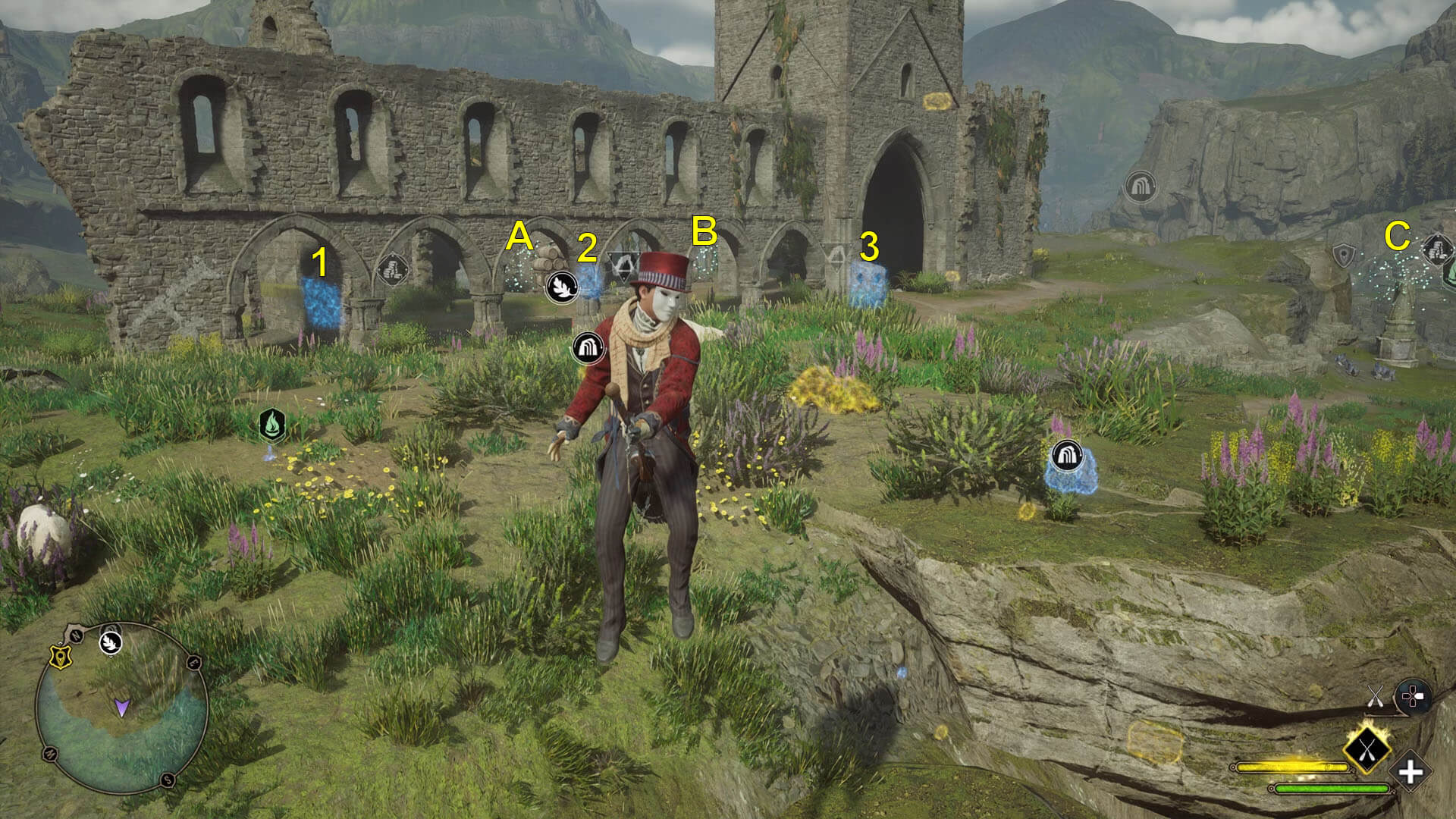Click the D-pad controller prompt icon
The image size is (1456, 819).
tap(1415, 696)
